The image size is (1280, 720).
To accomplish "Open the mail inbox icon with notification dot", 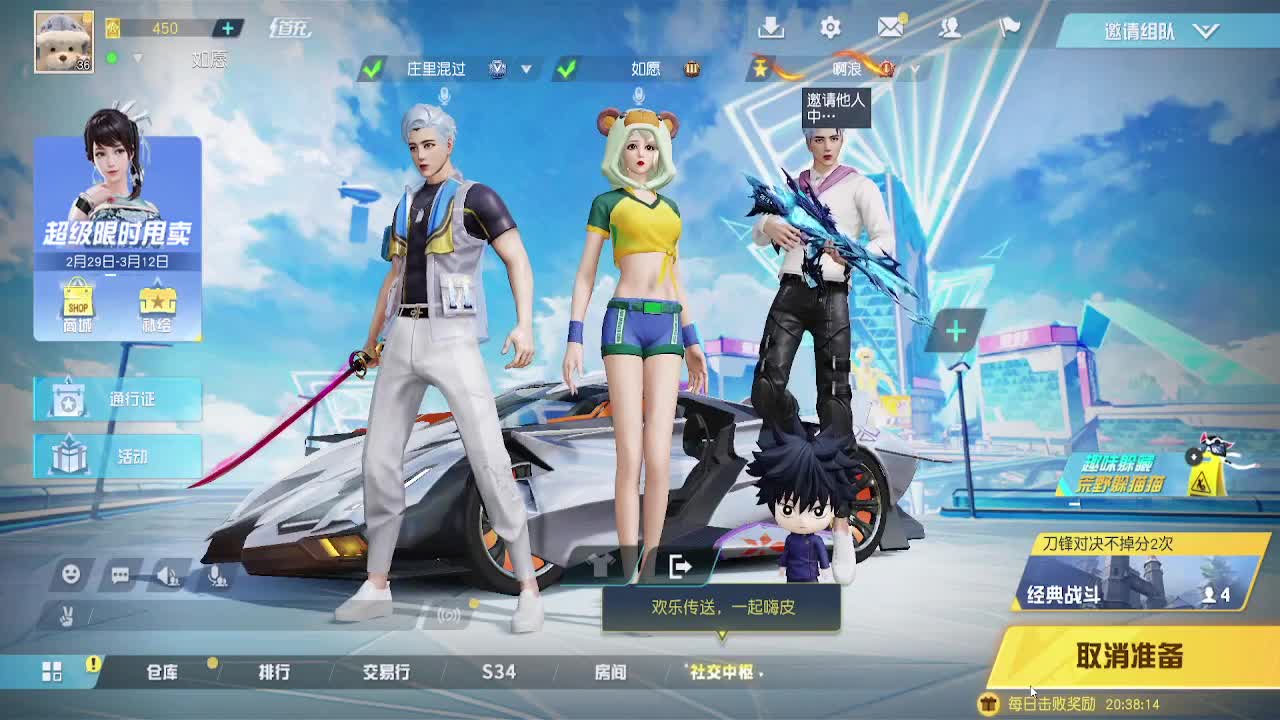I will pyautogui.click(x=891, y=29).
